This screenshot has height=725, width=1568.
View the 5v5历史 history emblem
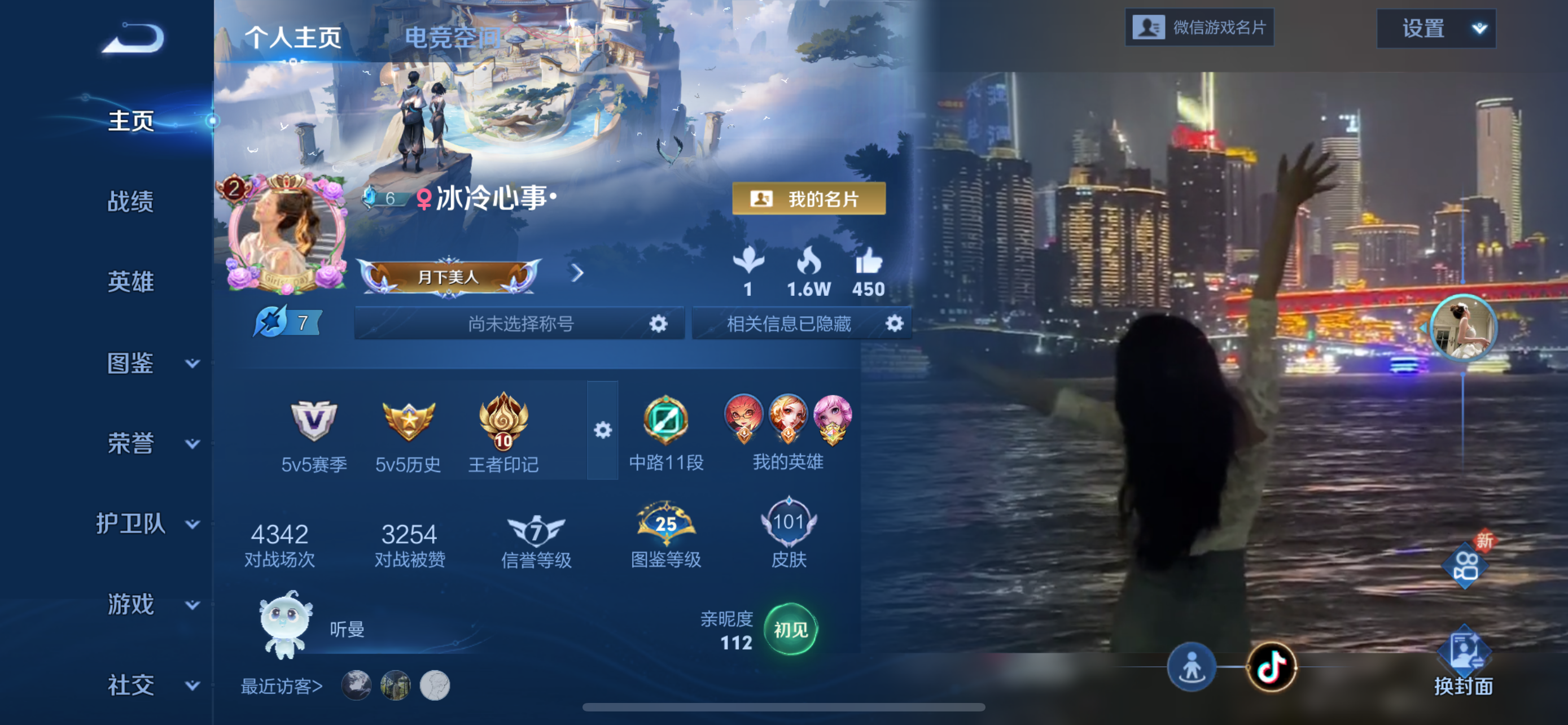coord(408,420)
